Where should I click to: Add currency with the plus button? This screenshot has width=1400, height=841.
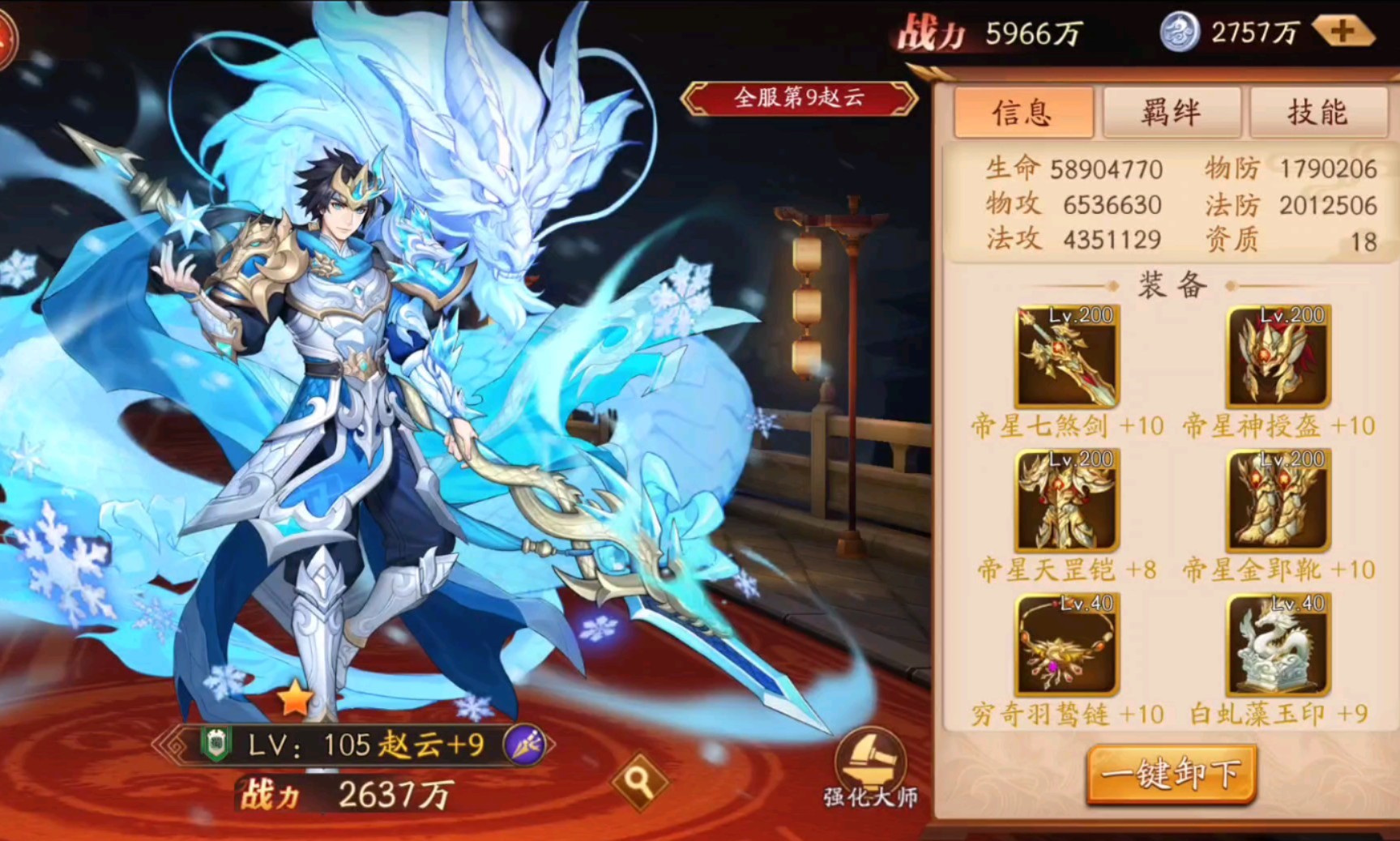click(1342, 32)
